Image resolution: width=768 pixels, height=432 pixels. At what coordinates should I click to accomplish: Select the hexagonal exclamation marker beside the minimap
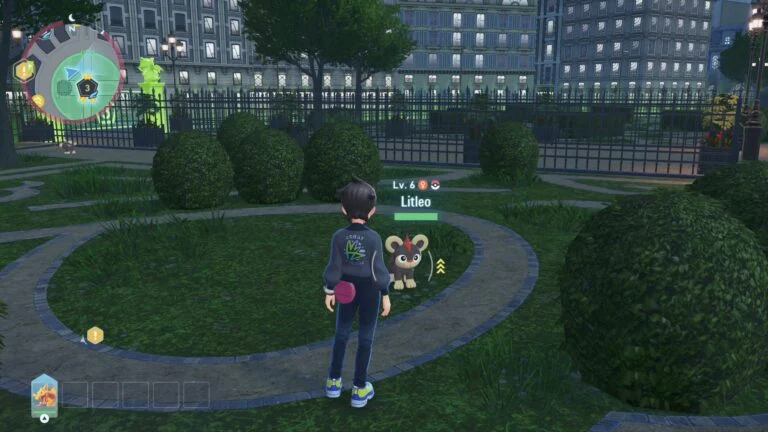tap(24, 70)
